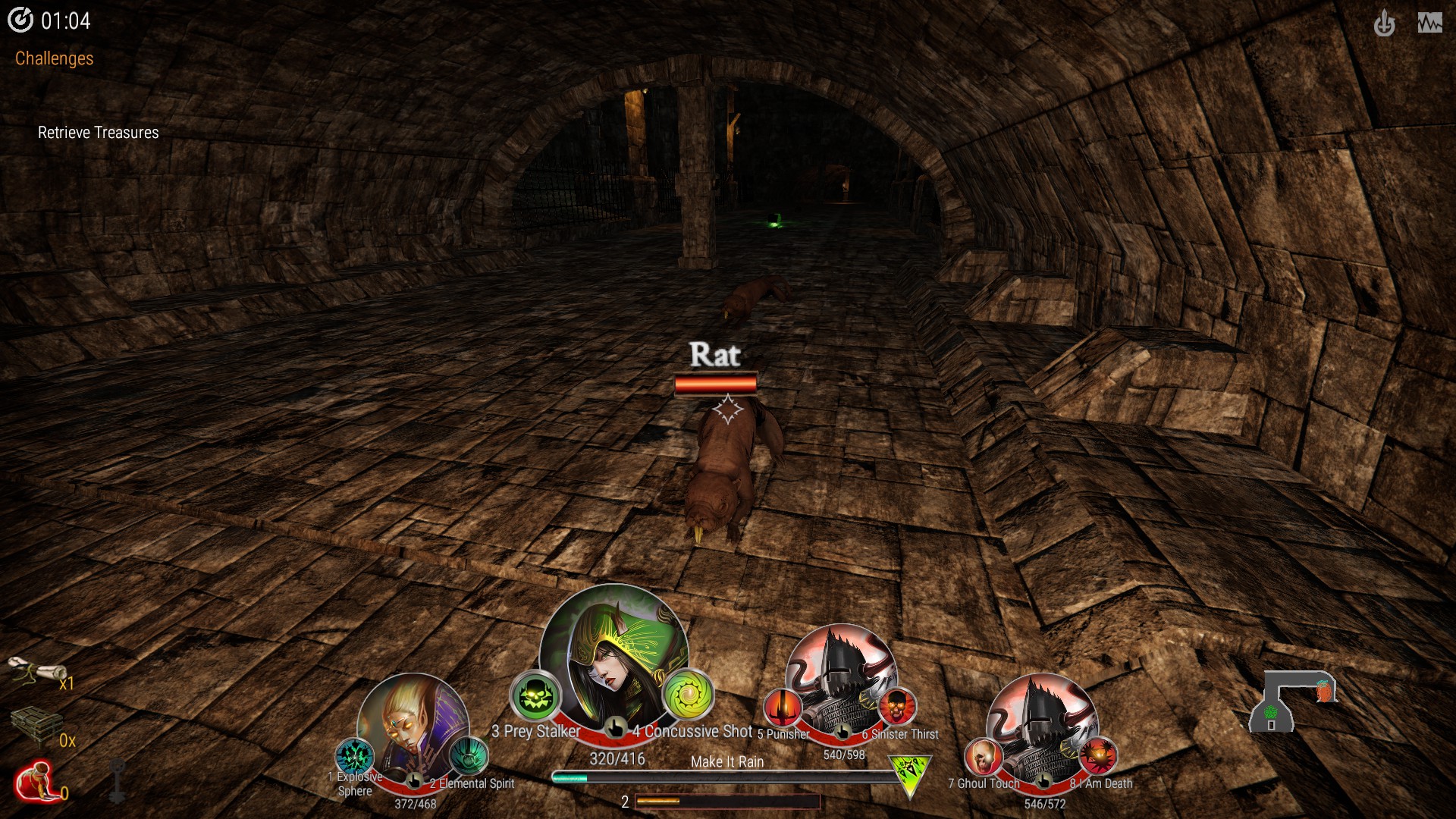Viewport: 1456px width, 819px height.
Task: Trigger the Punisher ability
Action: [782, 707]
